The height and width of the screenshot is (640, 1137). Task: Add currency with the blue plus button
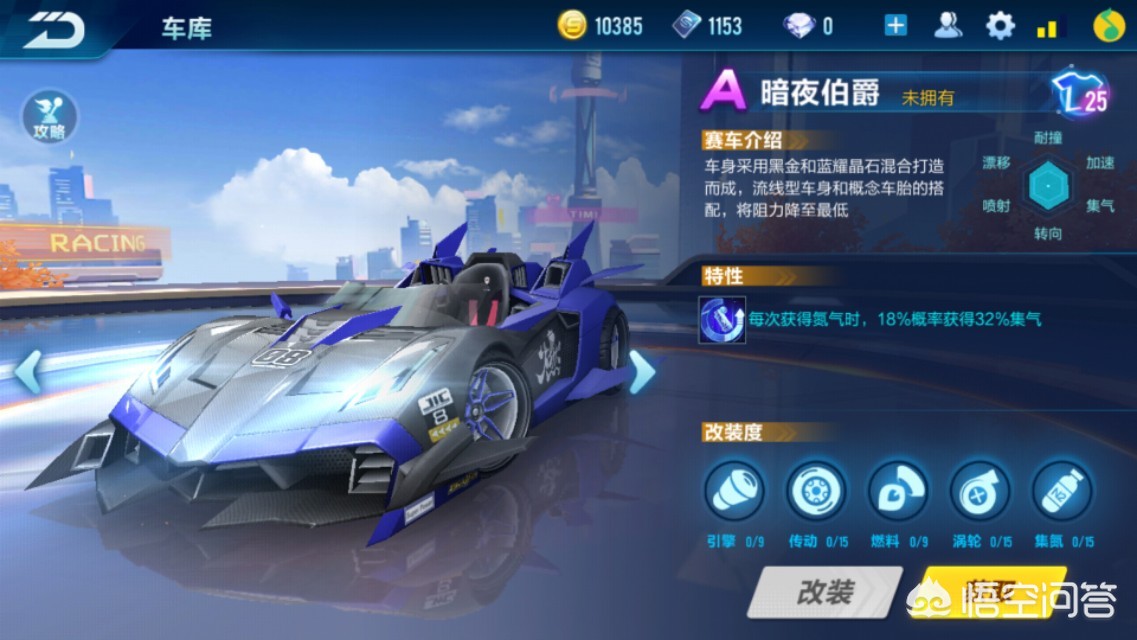[895, 26]
